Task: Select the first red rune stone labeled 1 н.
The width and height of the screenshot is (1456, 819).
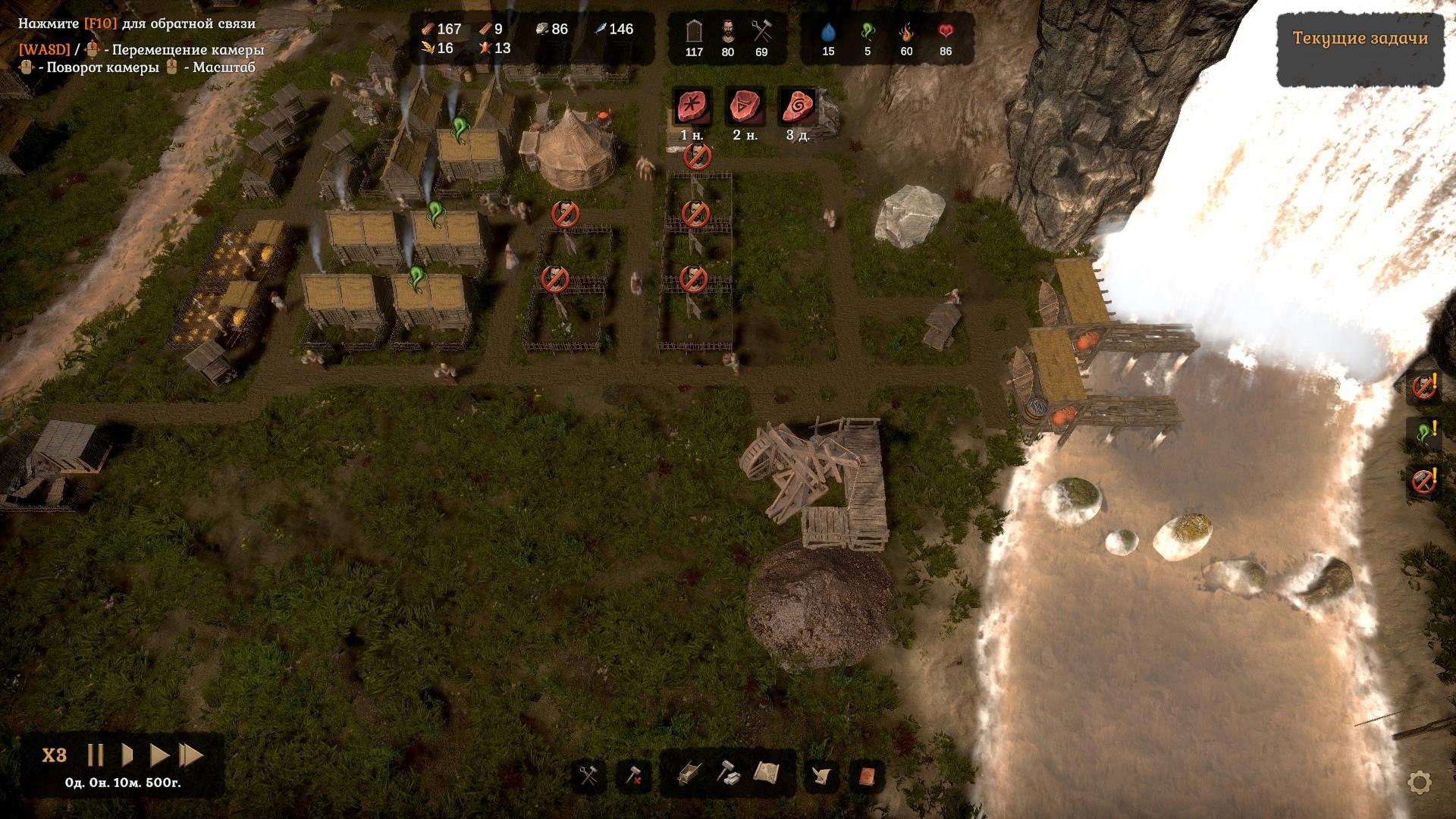Action: [692, 107]
